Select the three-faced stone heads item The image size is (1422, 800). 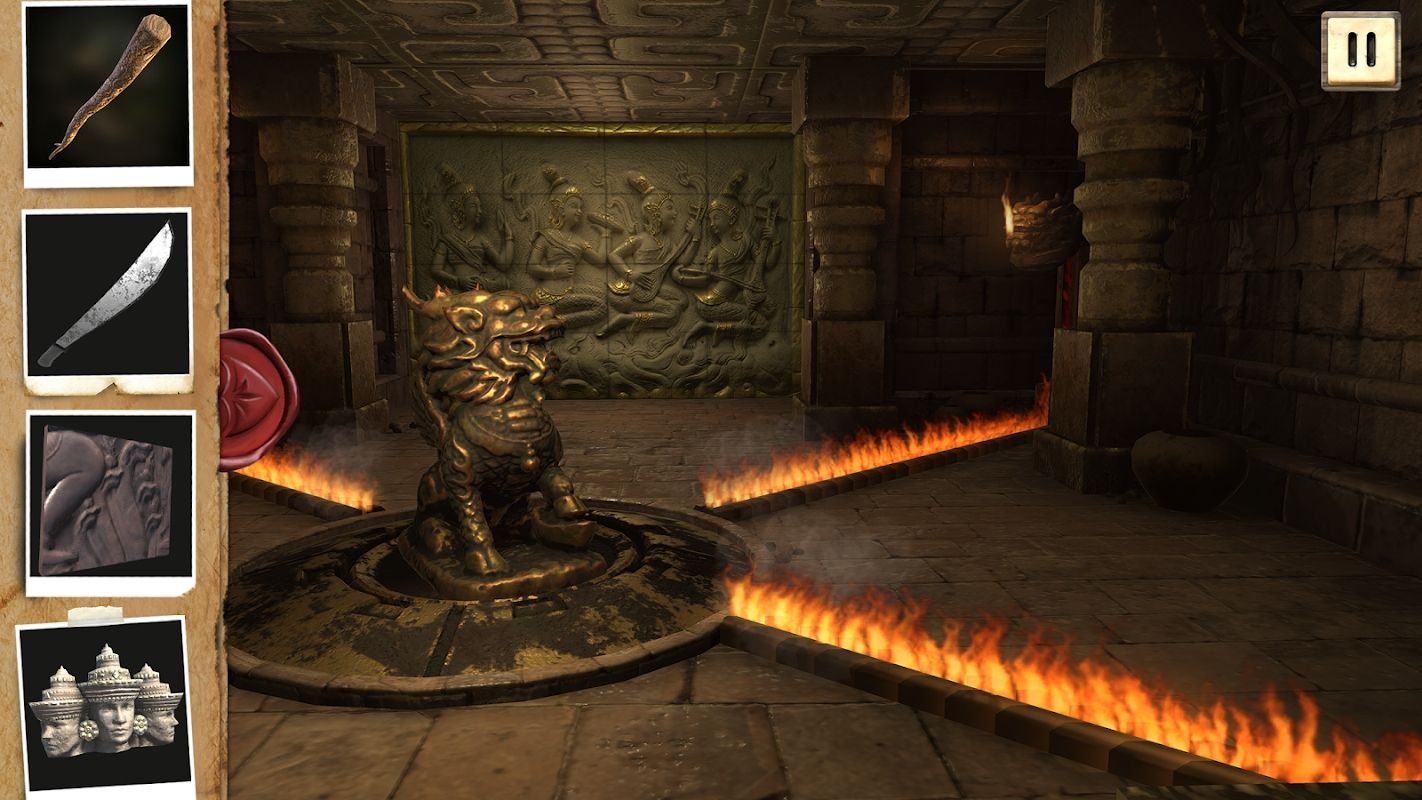(x=105, y=705)
